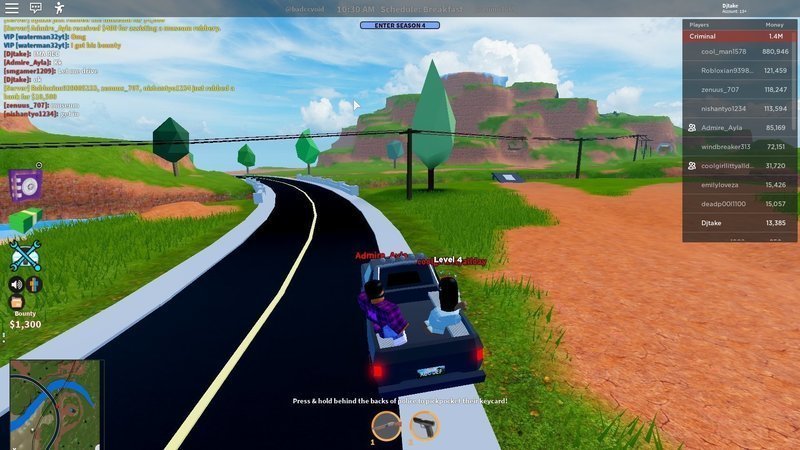
Task: Choose windbreaker313 from the player list
Action: [739, 146]
